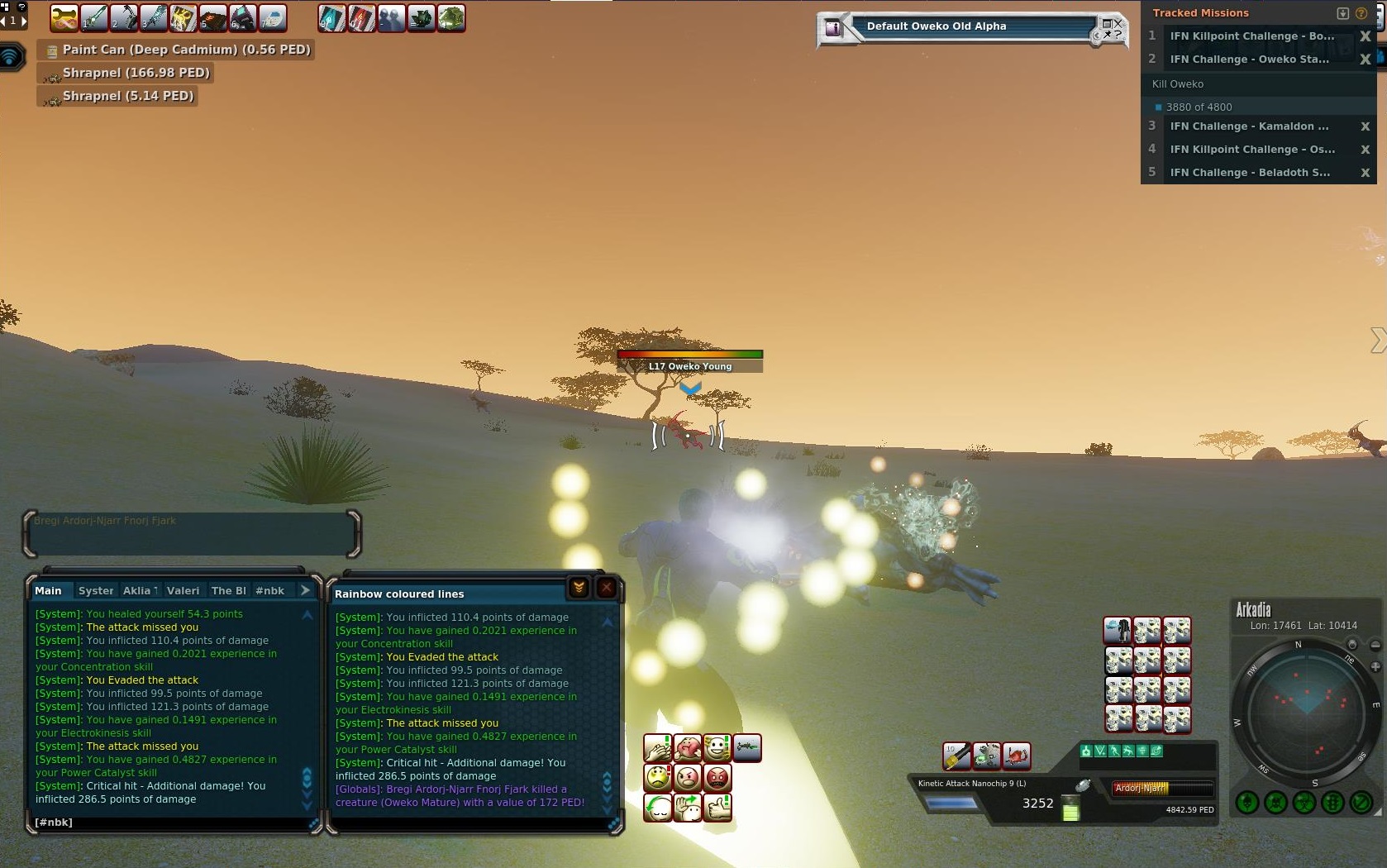This screenshot has height=868, width=1387.
Task: Select Shrapnel (166.98 PED) loot entry
Action: (x=136, y=73)
